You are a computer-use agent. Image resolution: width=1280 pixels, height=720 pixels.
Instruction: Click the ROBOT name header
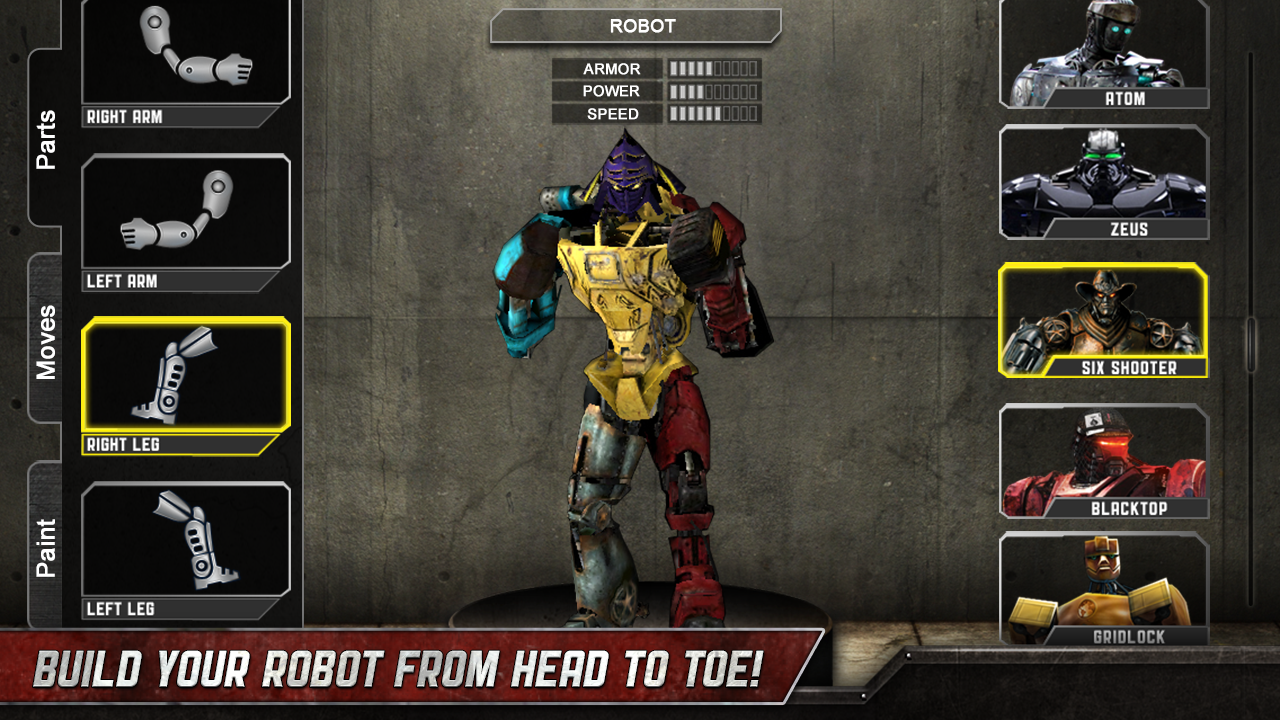(x=634, y=26)
